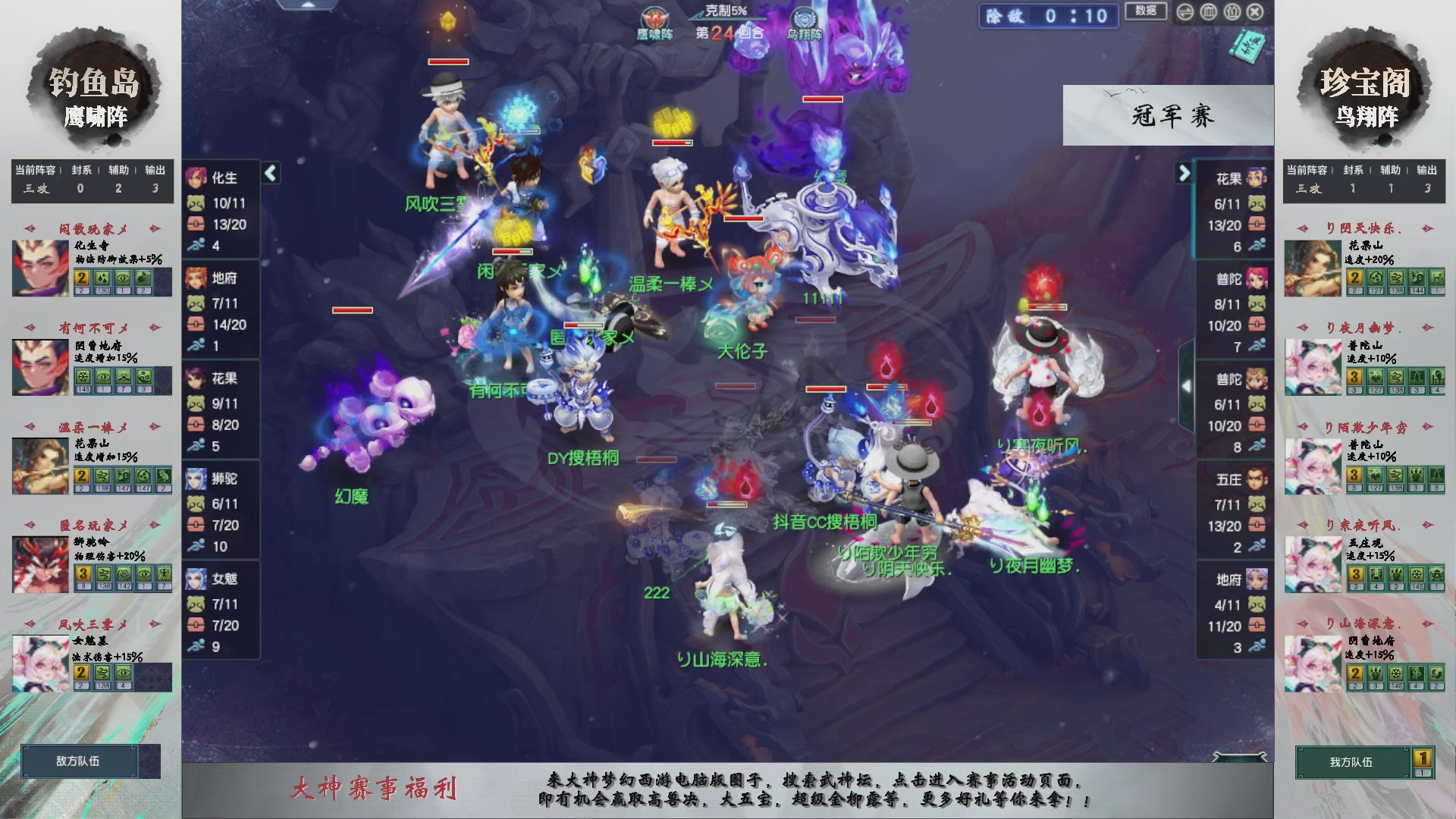Image resolution: width=1456 pixels, height=819 pixels.
Task: Toggle UI display with the striped circle icon
Action: coord(1185,12)
